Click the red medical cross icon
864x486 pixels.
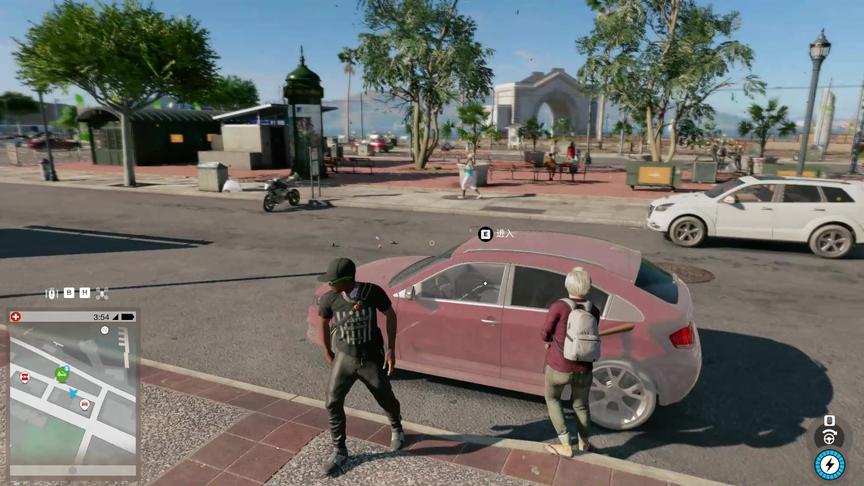(15, 316)
